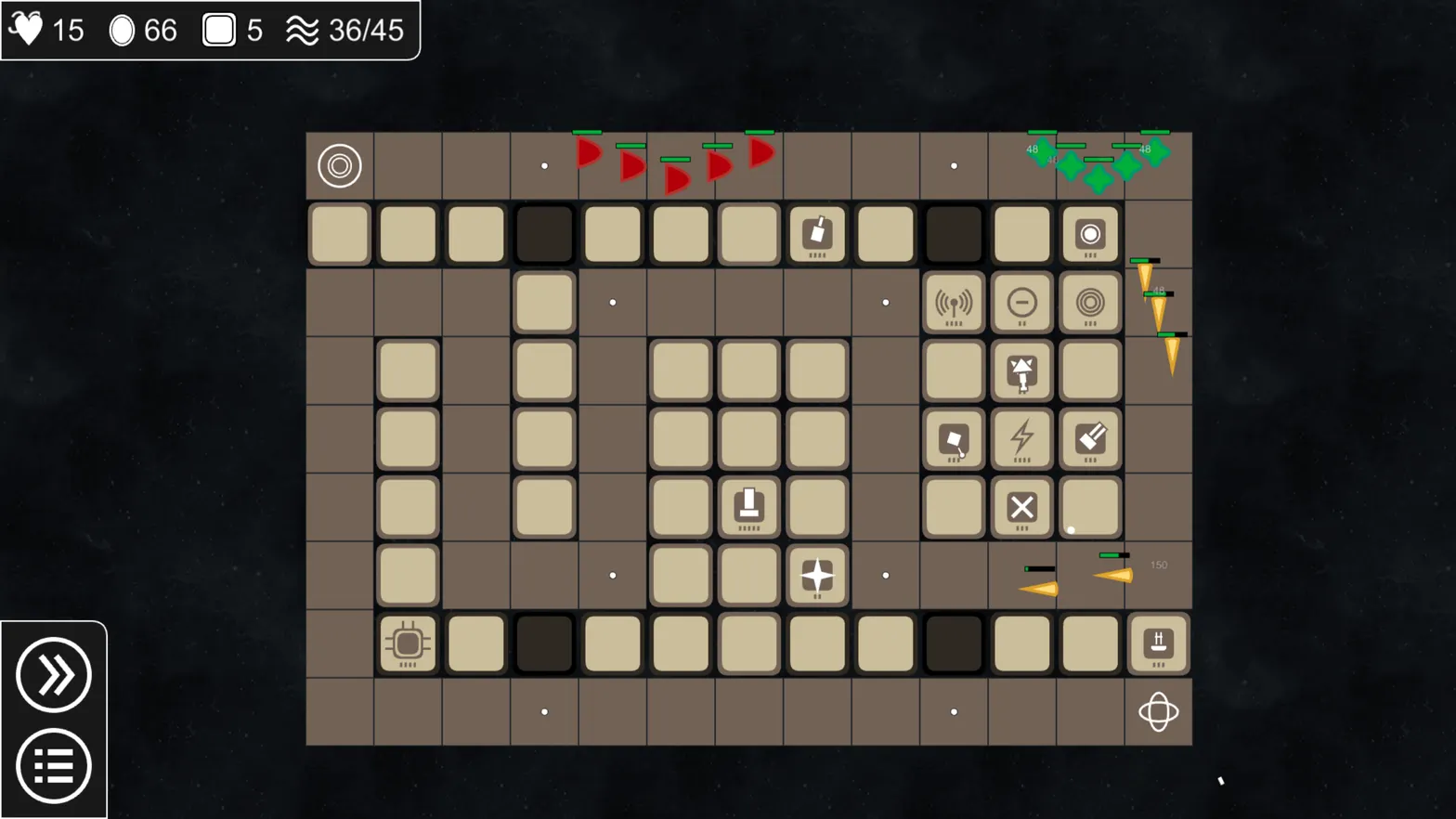Click the four-pointed star tower
1456x819 pixels.
(x=816, y=576)
